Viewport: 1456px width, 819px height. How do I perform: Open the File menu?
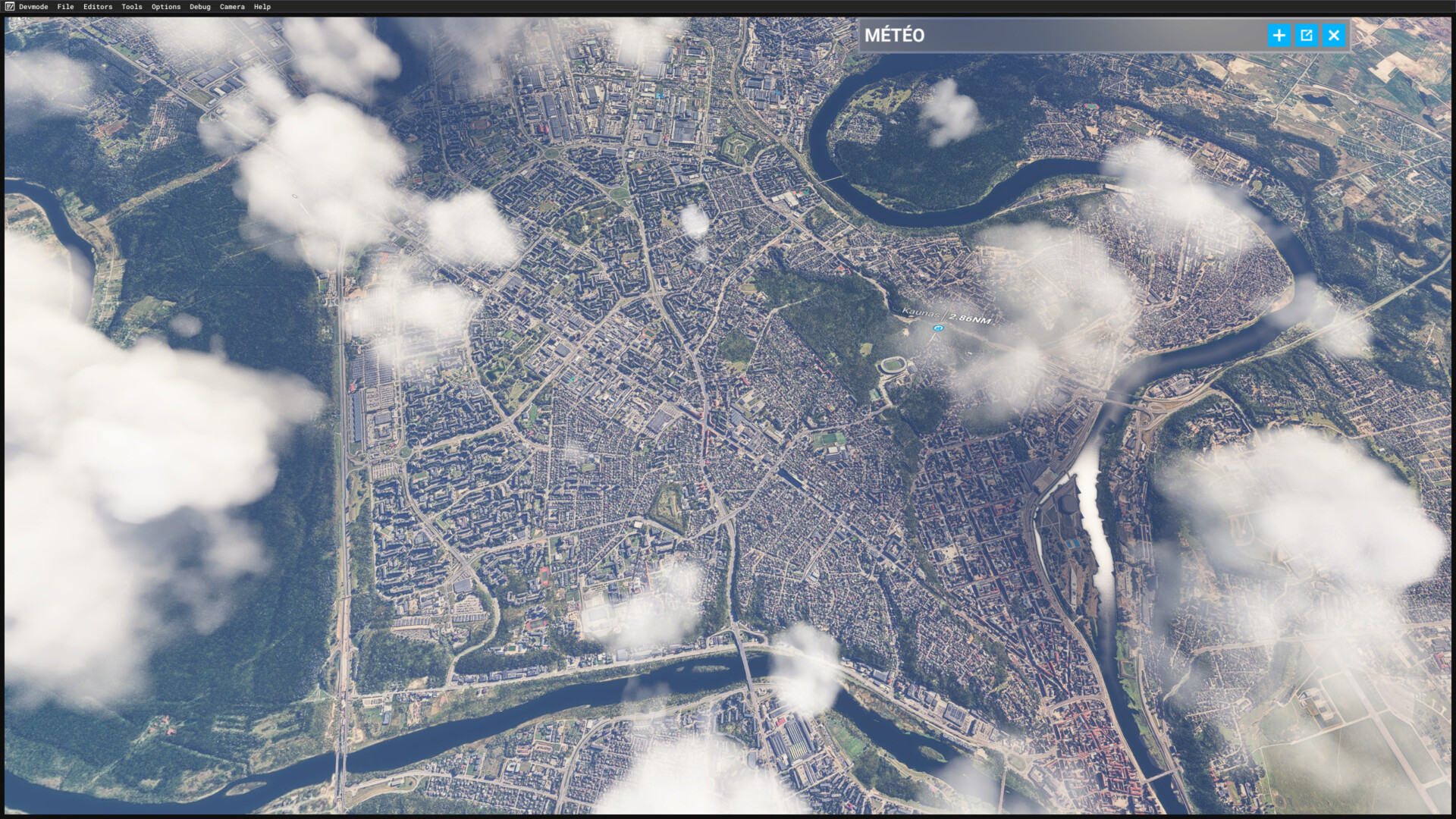point(65,7)
